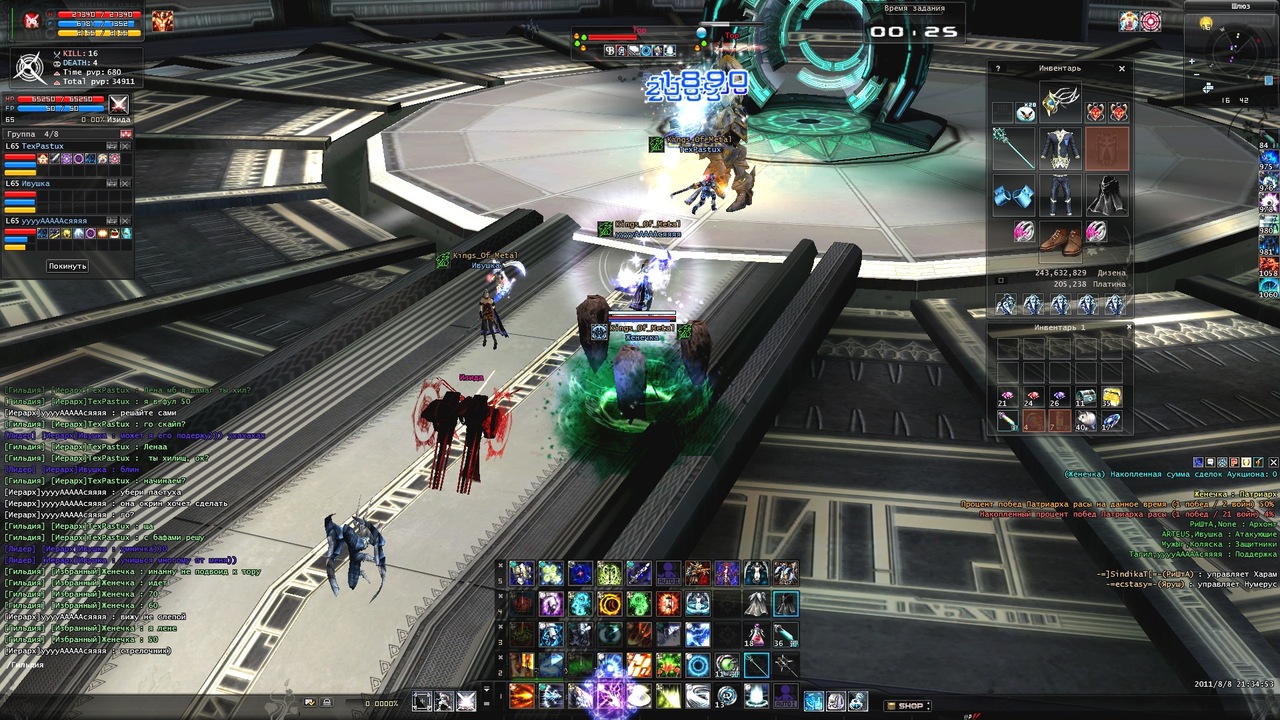1280x720 pixels.
Task: Activate the orange ring skill on hotbar
Action: tap(609, 604)
